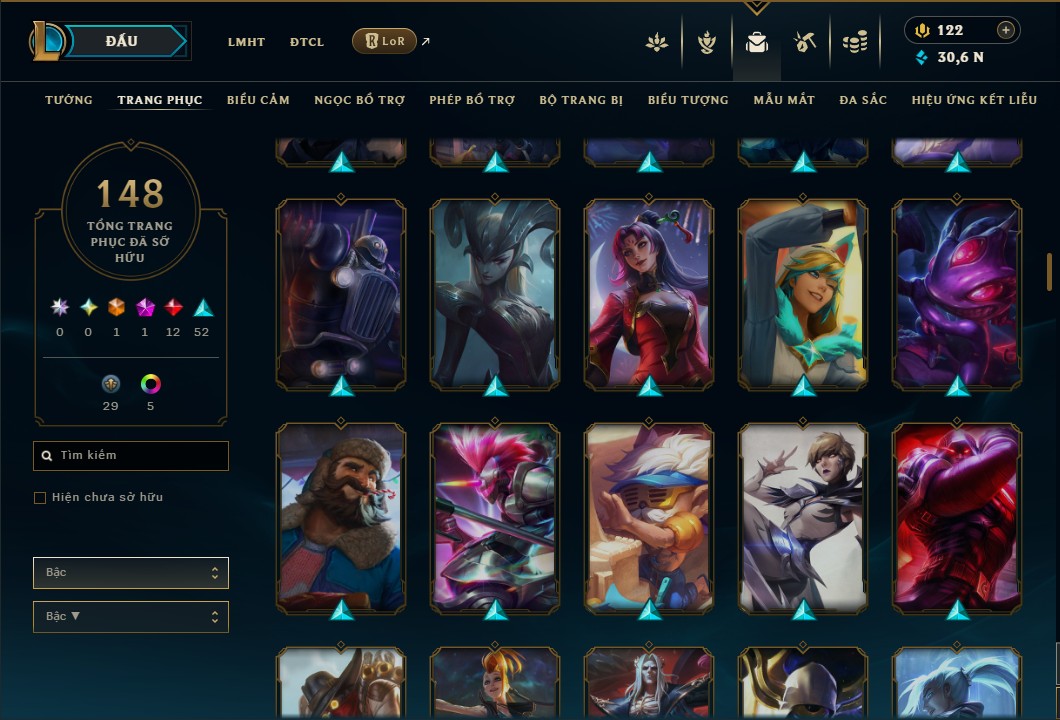
Task: Switch to the ĐTCL tab
Action: 307,42
